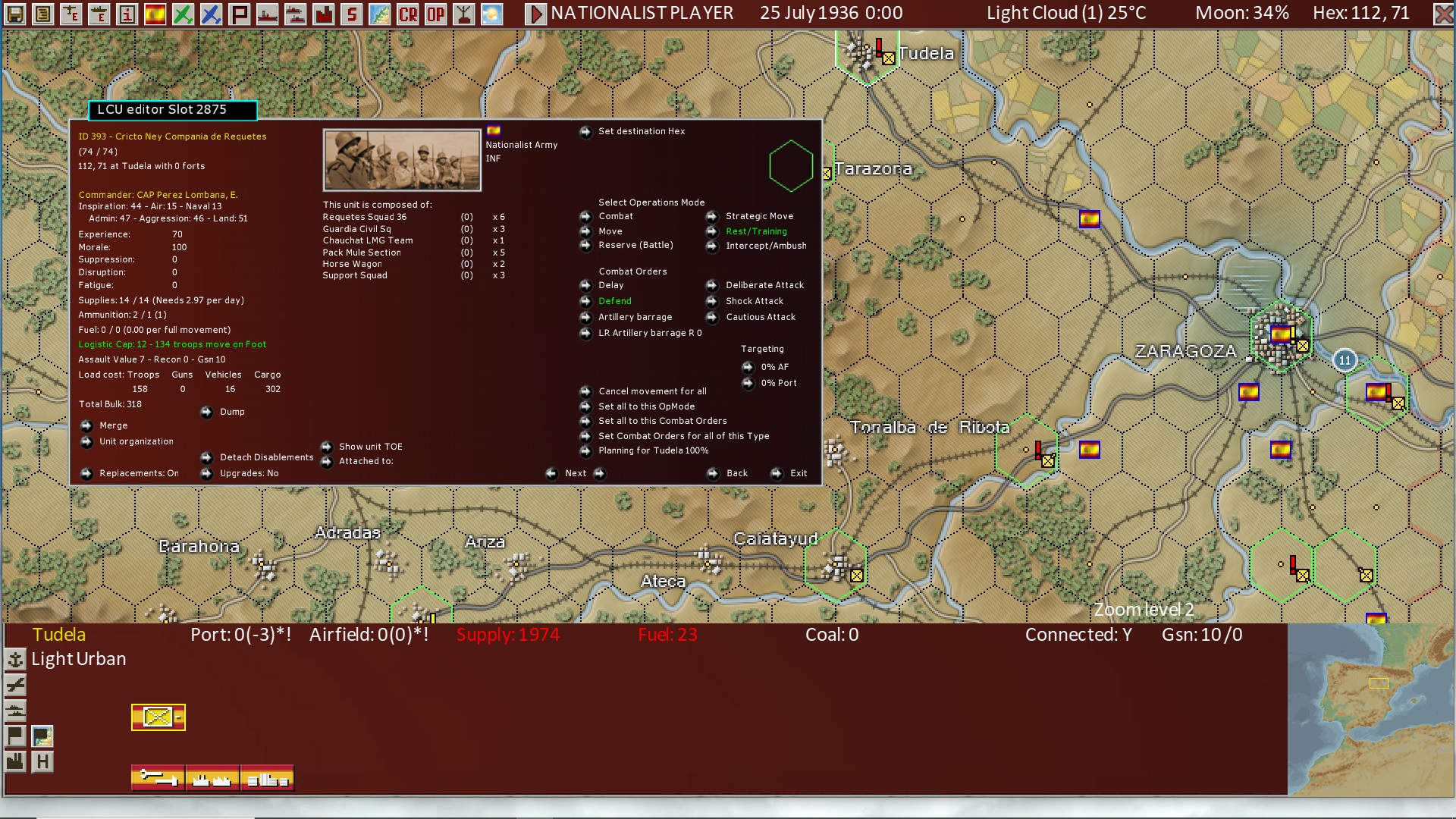Image resolution: width=1456 pixels, height=819 pixels.
Task: Open Unit organization details
Action: 136,441
